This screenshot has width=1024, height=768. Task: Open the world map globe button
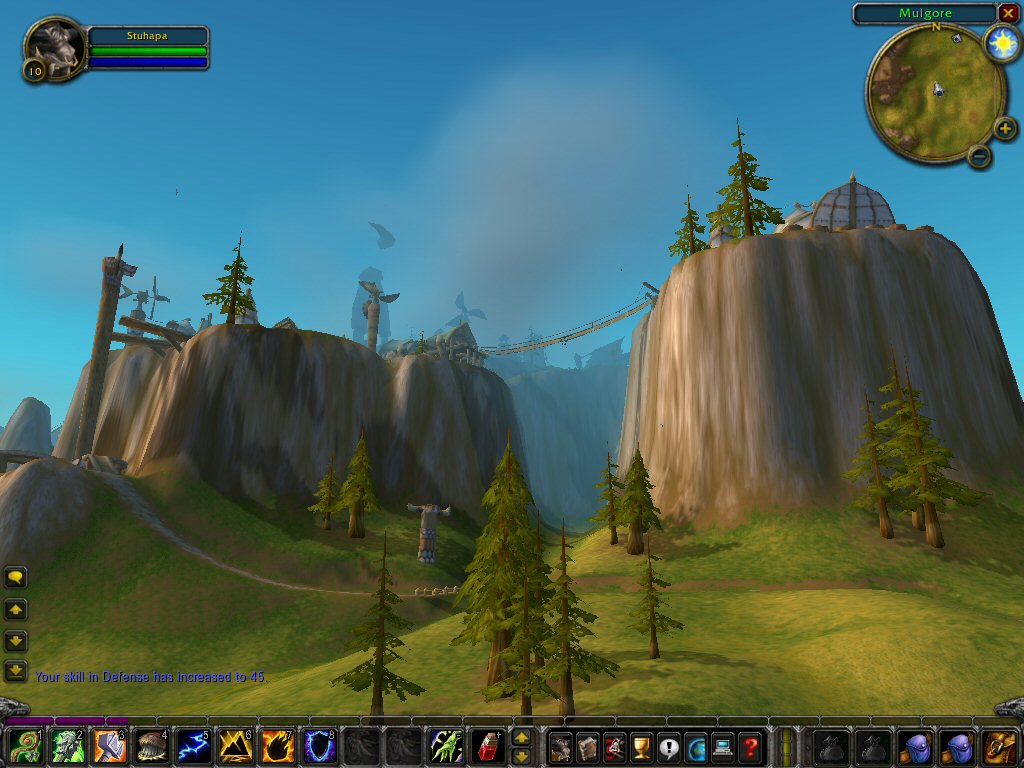coord(696,746)
